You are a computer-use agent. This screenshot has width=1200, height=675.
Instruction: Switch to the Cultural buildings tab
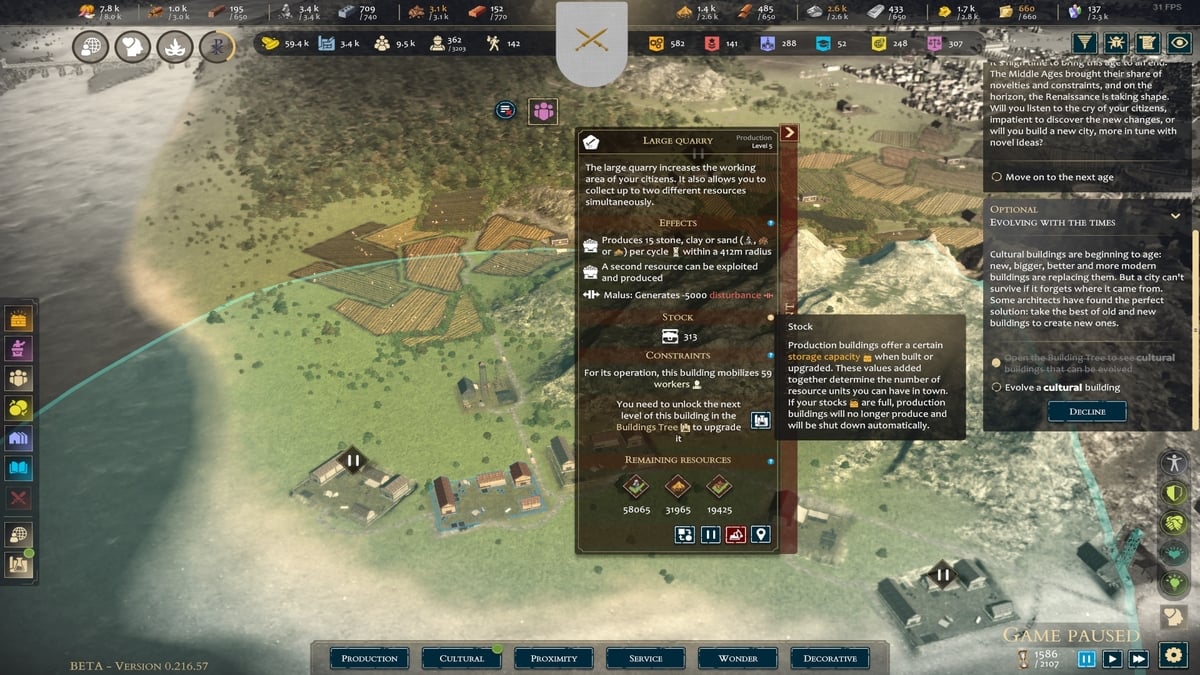click(462, 658)
